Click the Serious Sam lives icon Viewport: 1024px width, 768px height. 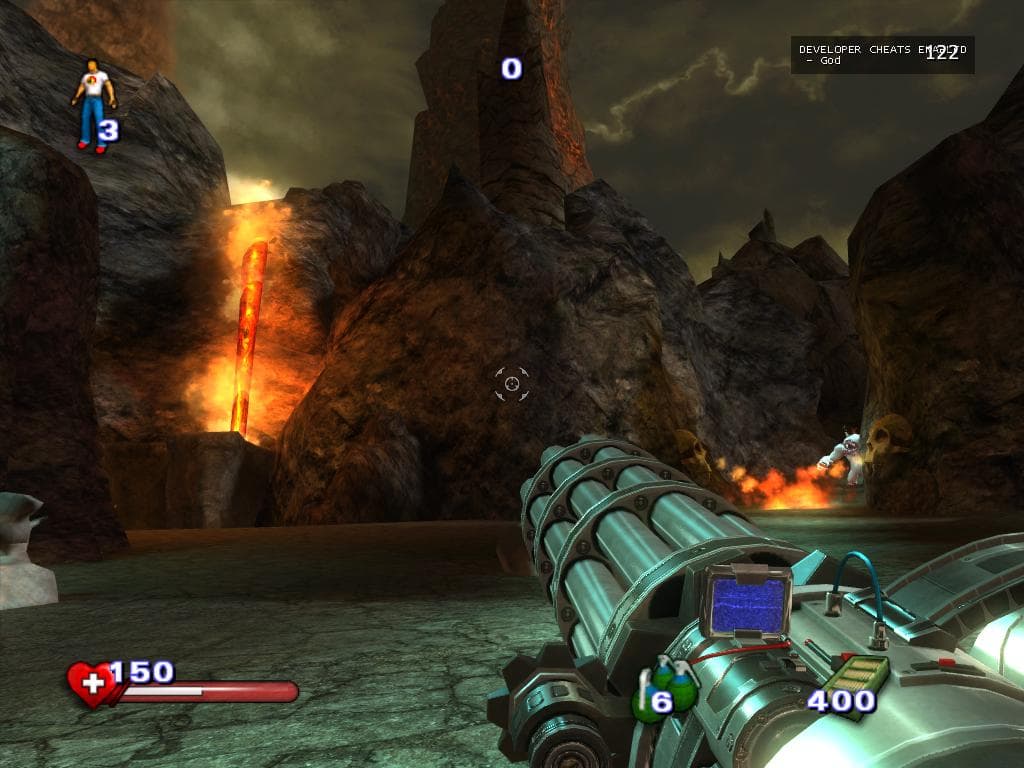93,105
